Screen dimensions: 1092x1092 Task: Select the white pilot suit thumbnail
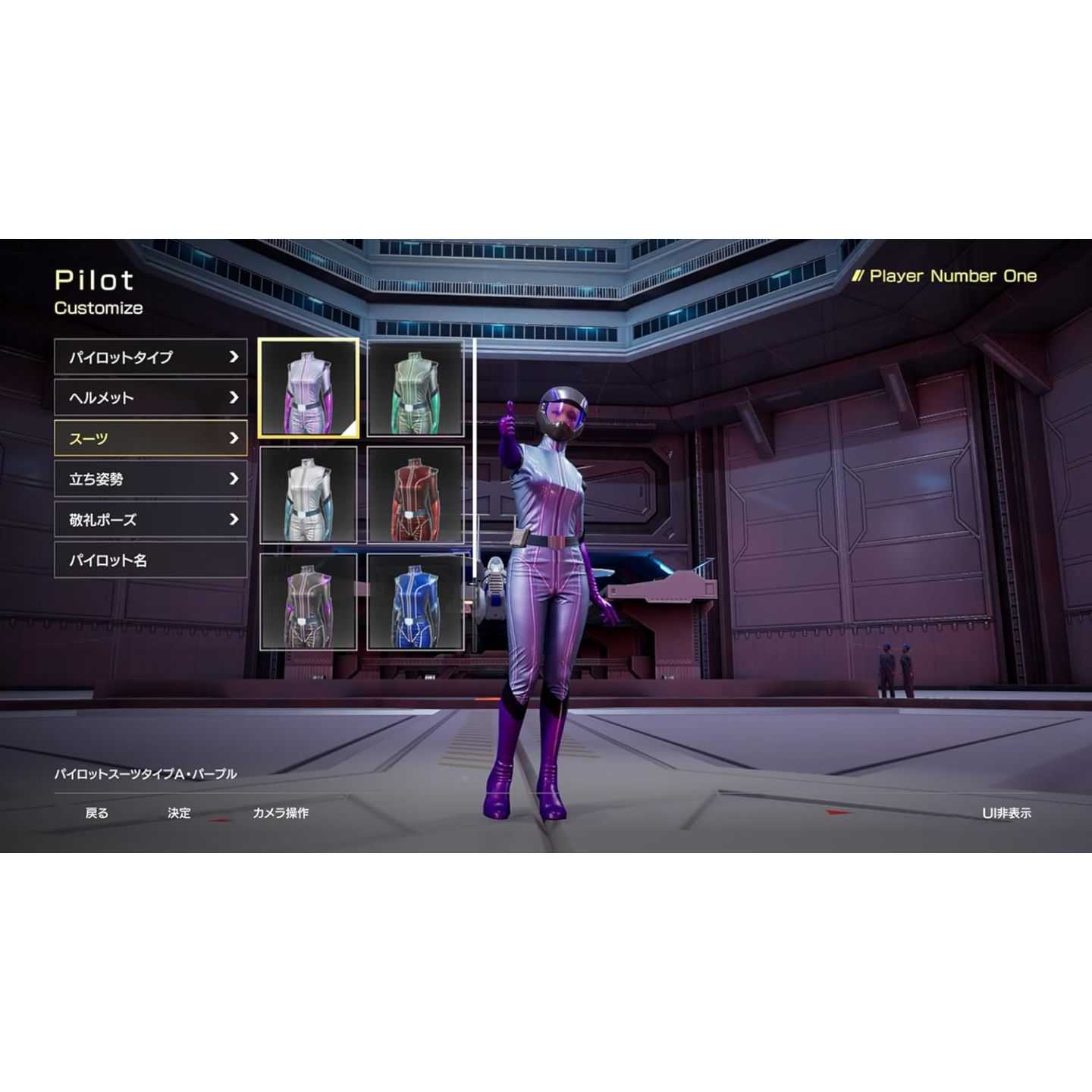(x=309, y=495)
